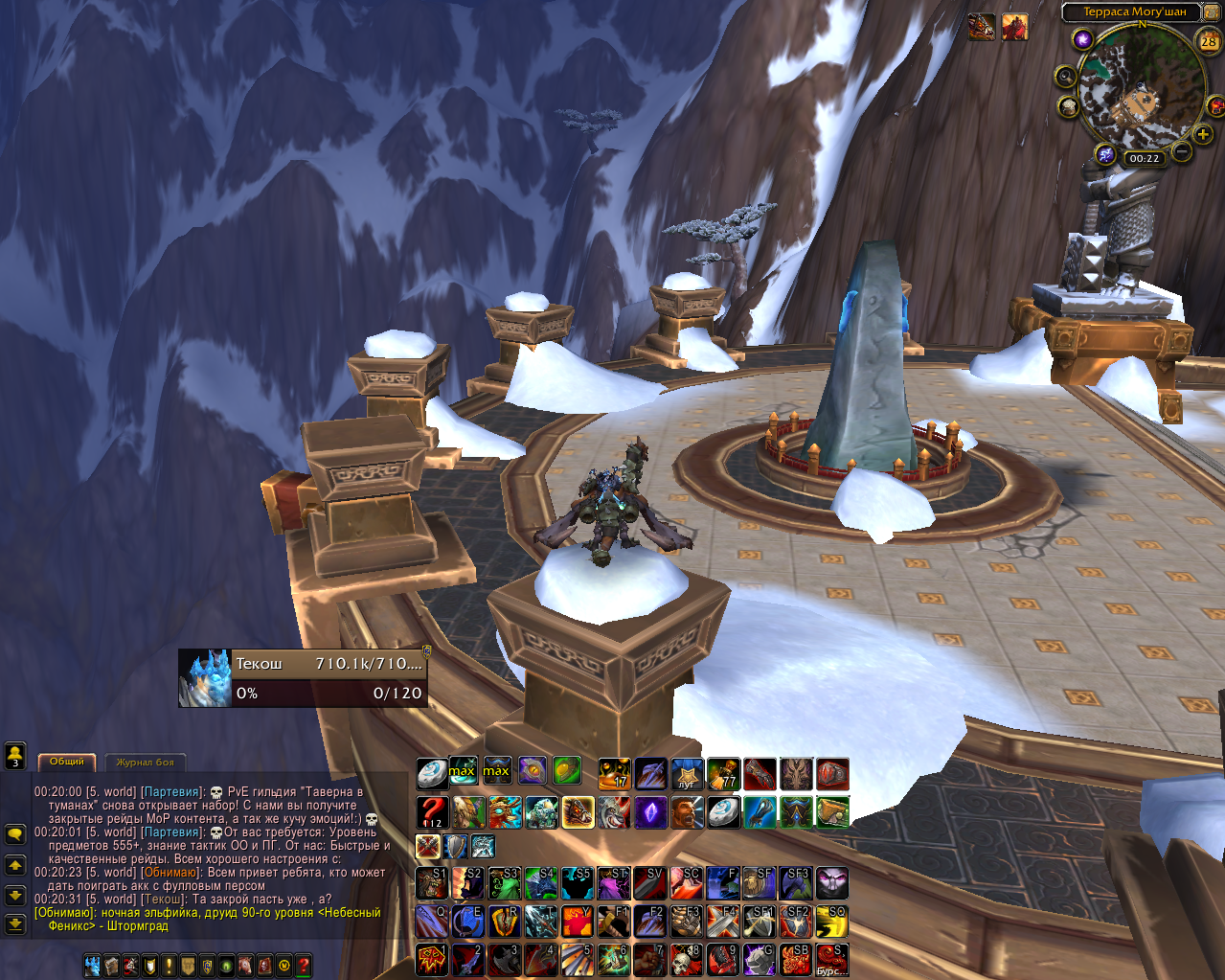1225x980 pixels.
Task: Open the red question mark help button
Action: point(304,966)
